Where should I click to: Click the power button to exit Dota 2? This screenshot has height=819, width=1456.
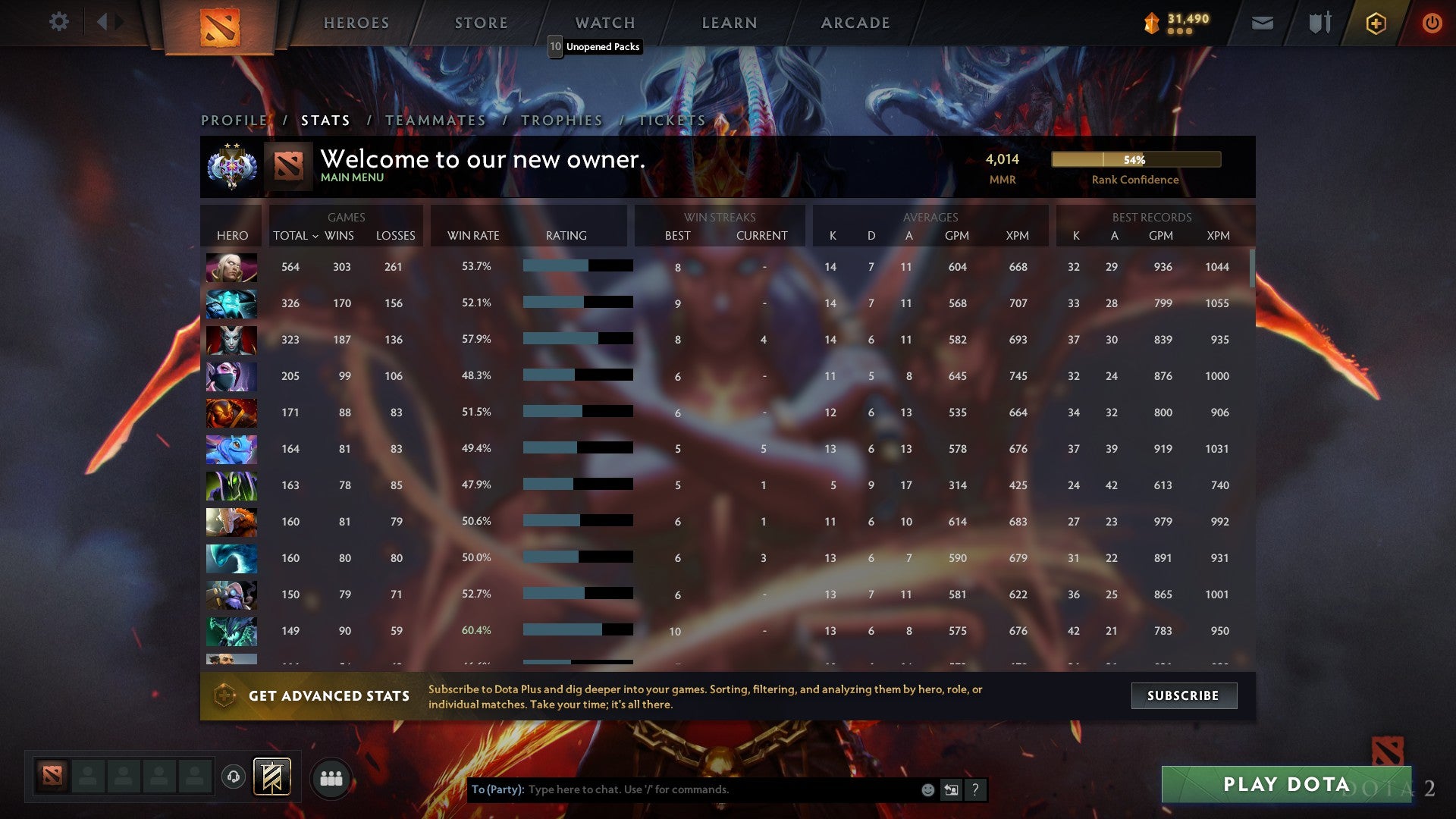[1432, 24]
